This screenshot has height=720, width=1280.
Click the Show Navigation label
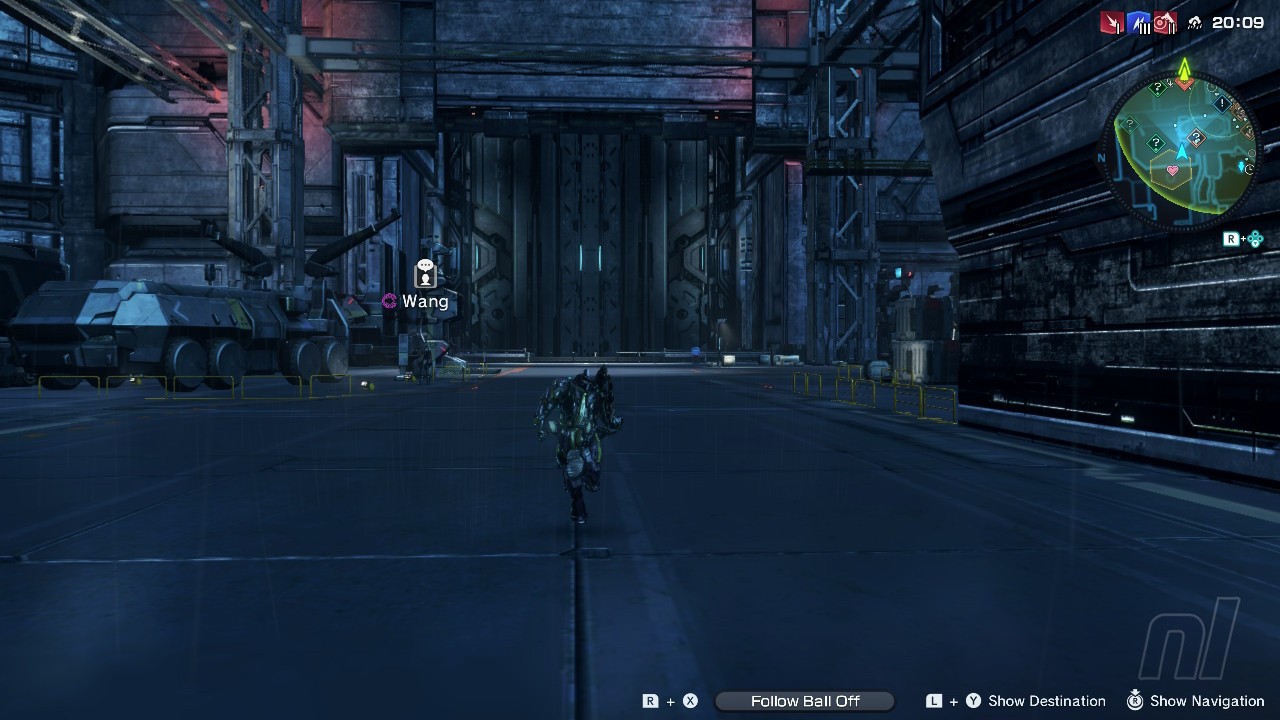(1206, 701)
